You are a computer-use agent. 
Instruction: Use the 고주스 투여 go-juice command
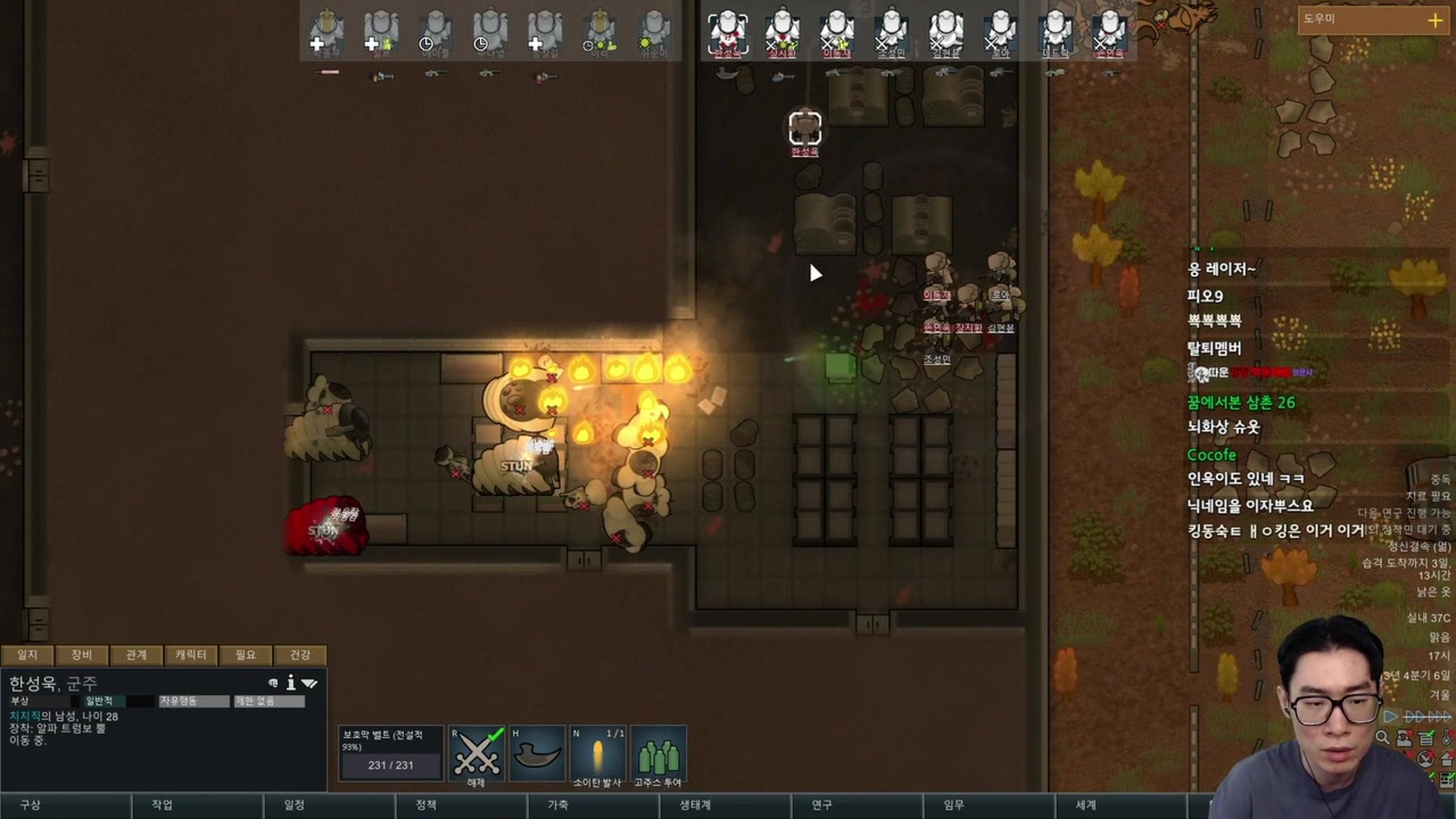click(658, 753)
